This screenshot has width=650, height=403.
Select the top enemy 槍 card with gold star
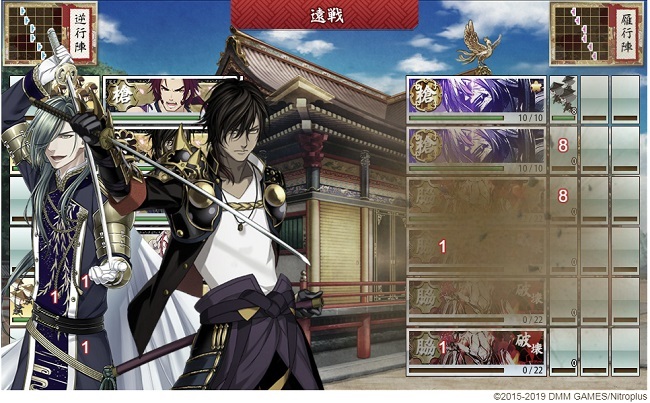[x=476, y=98]
